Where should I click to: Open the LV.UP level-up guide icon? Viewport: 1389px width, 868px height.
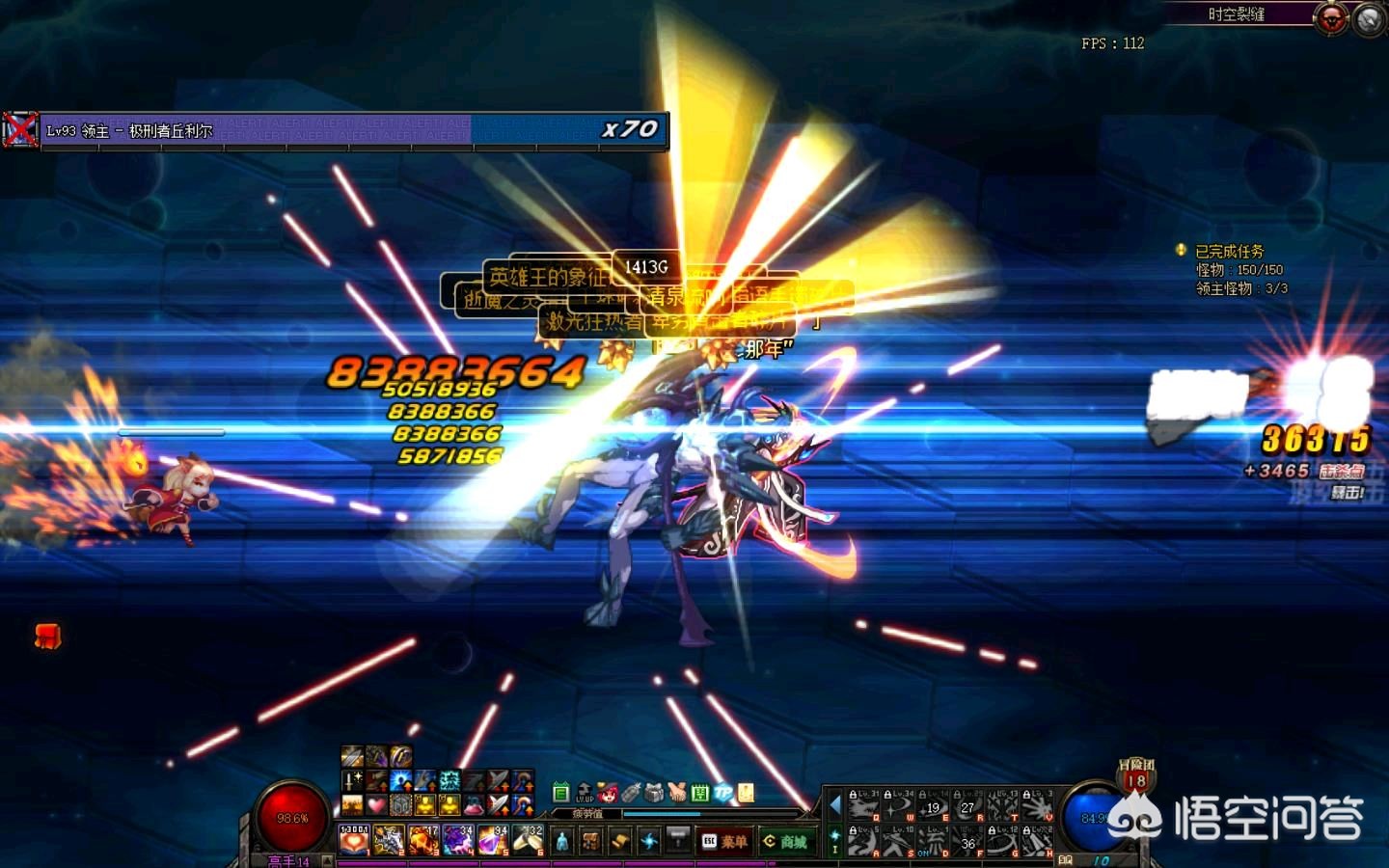click(x=585, y=793)
